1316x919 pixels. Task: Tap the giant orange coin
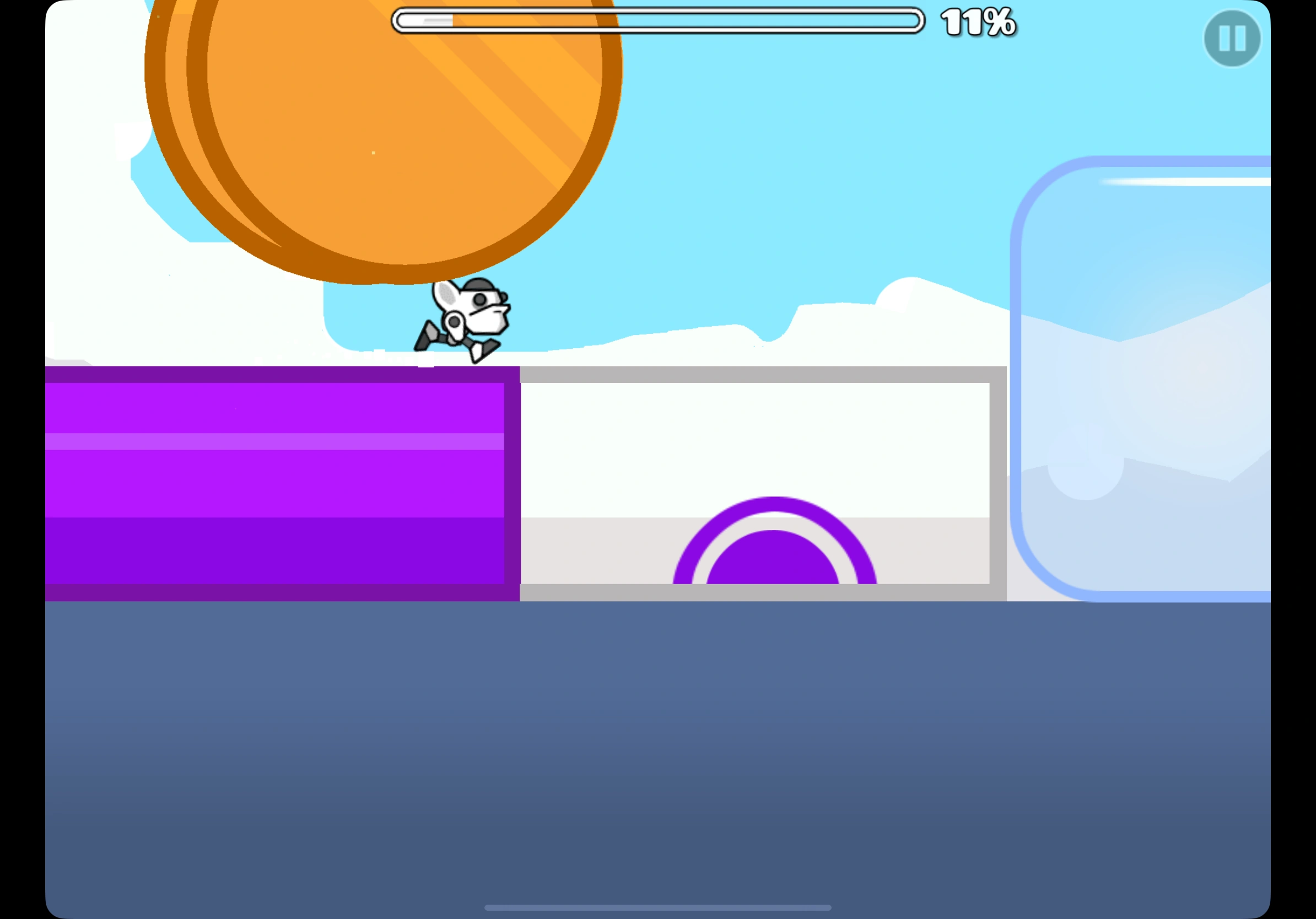[384, 132]
